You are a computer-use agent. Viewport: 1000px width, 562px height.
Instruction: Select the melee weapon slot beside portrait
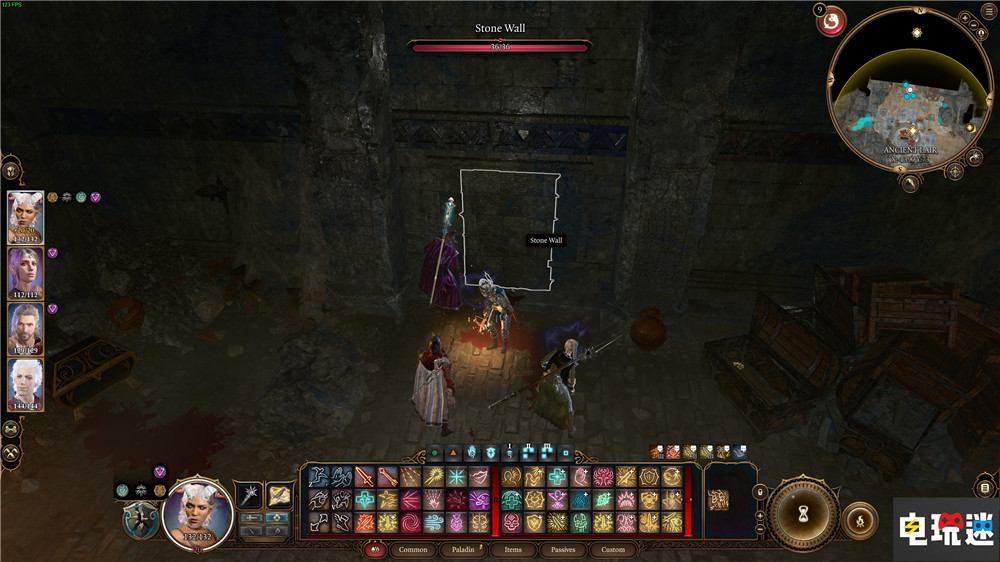[x=249, y=494]
